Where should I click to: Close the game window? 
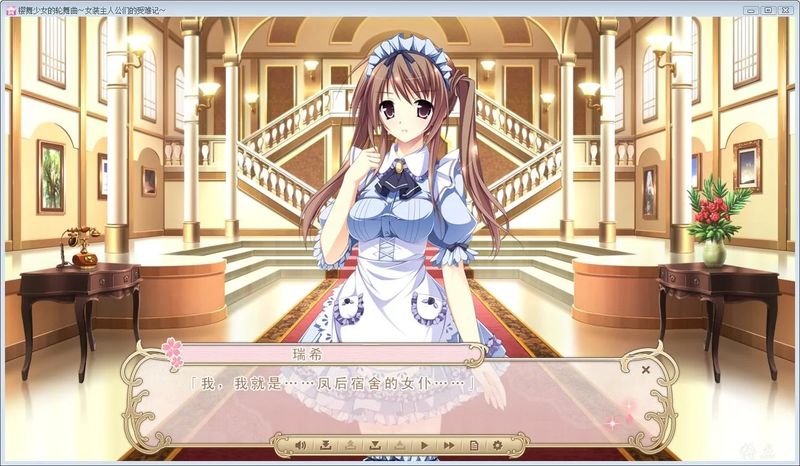click(x=784, y=9)
